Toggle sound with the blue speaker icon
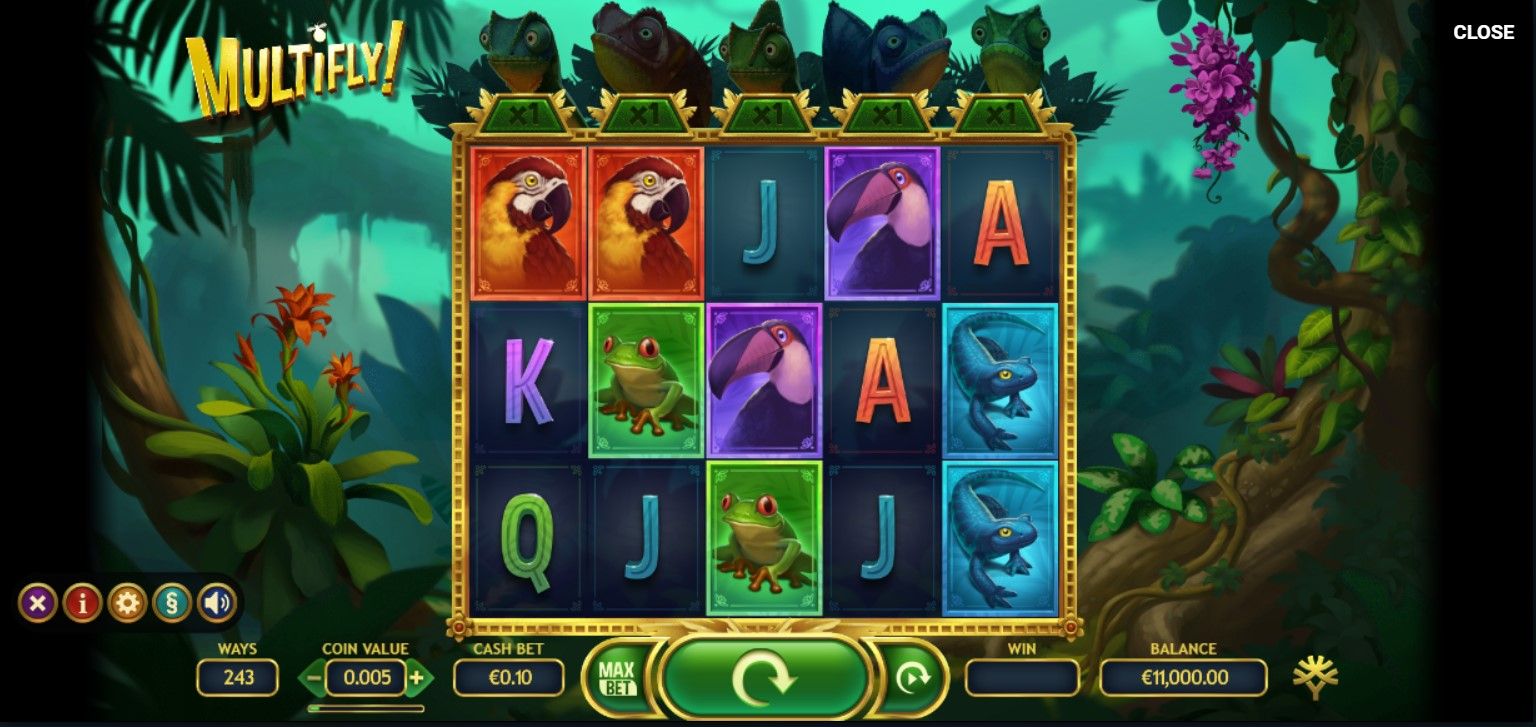 pos(216,603)
